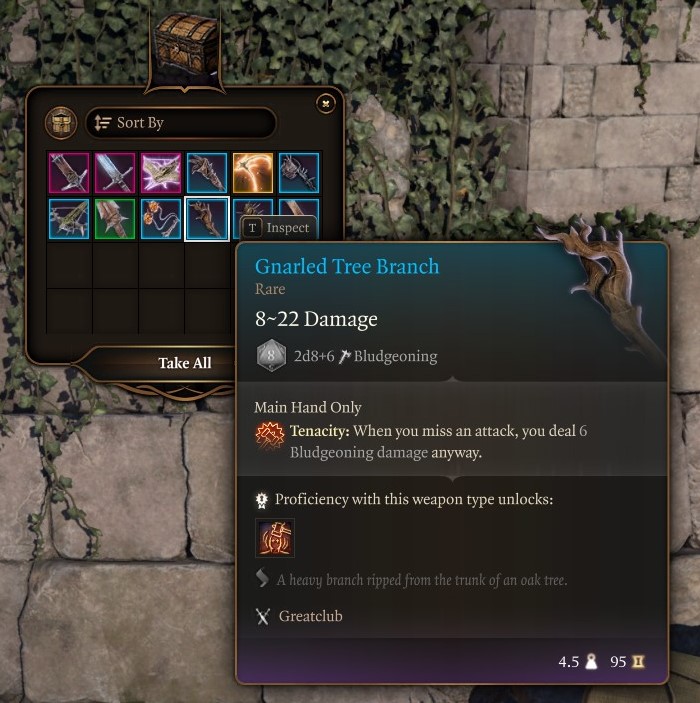Pick the glowing blue-bladed sword

[x=115, y=173]
